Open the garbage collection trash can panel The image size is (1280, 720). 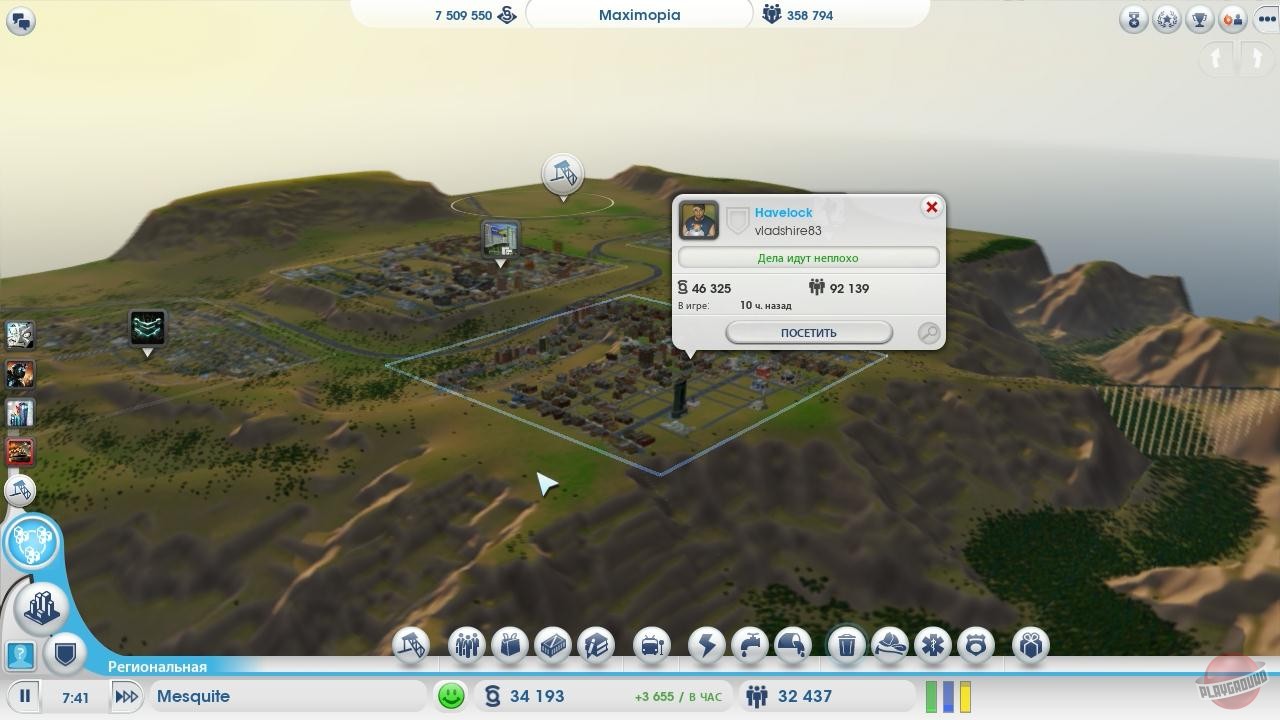pos(846,645)
